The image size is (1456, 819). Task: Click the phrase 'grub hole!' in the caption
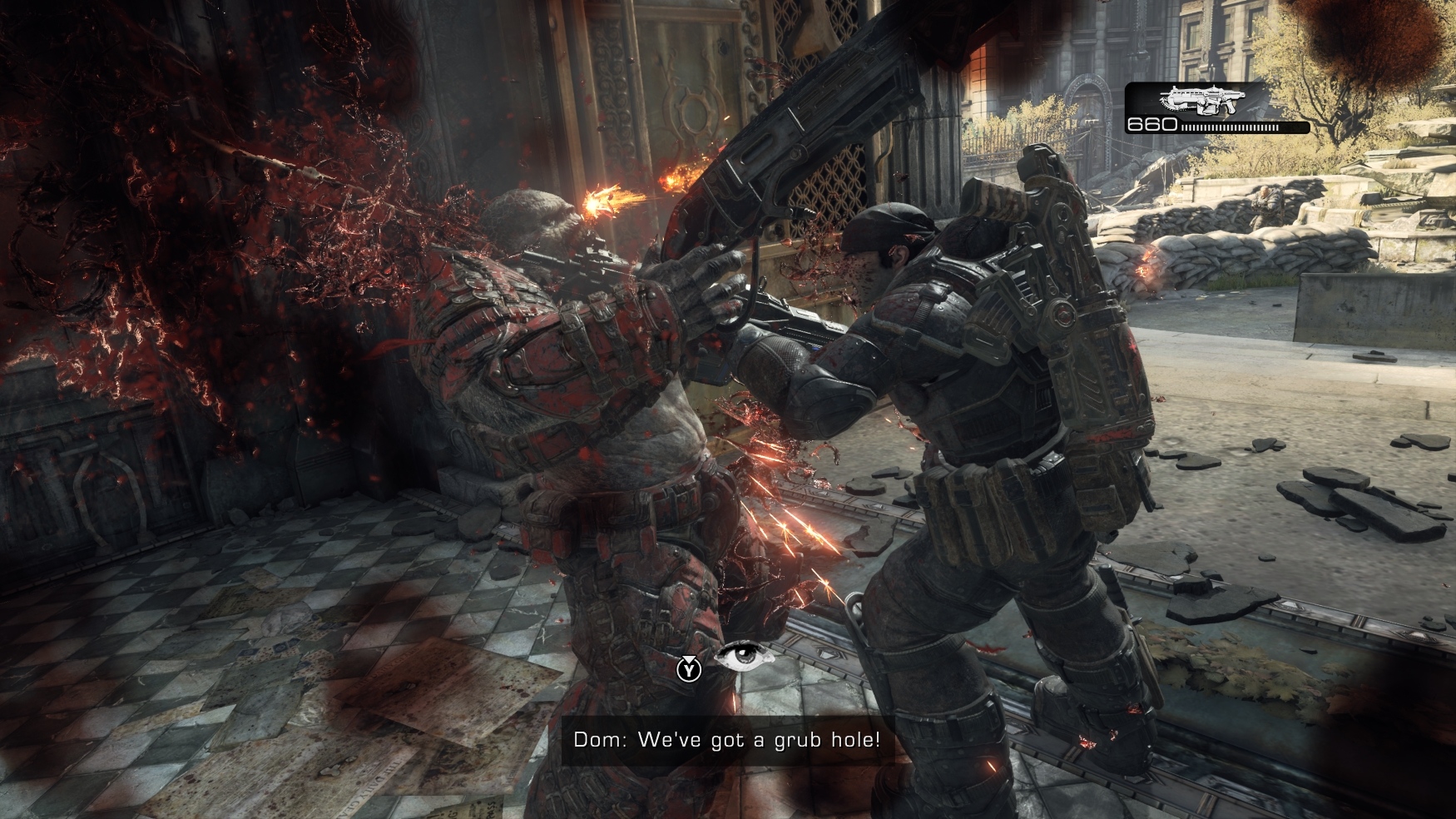pos(828,741)
